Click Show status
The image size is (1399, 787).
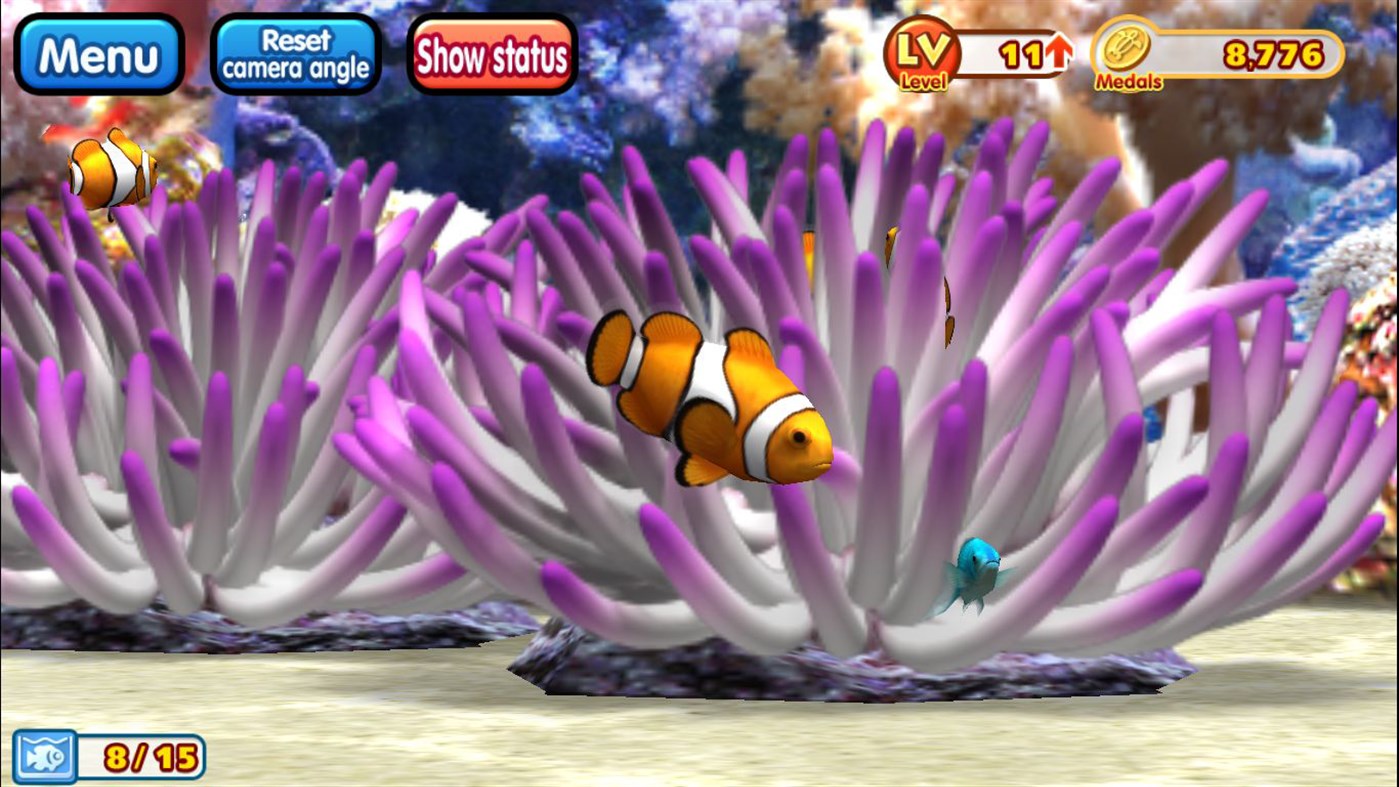pyautogui.click(x=491, y=55)
